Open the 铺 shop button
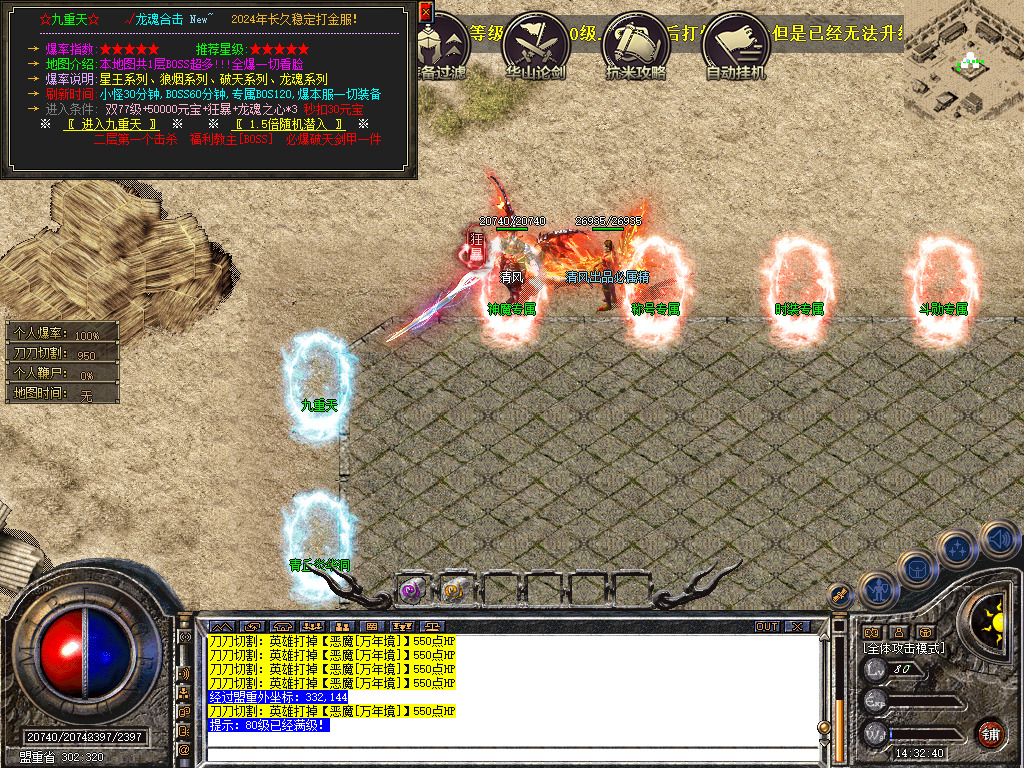1024x768 pixels. point(990,733)
